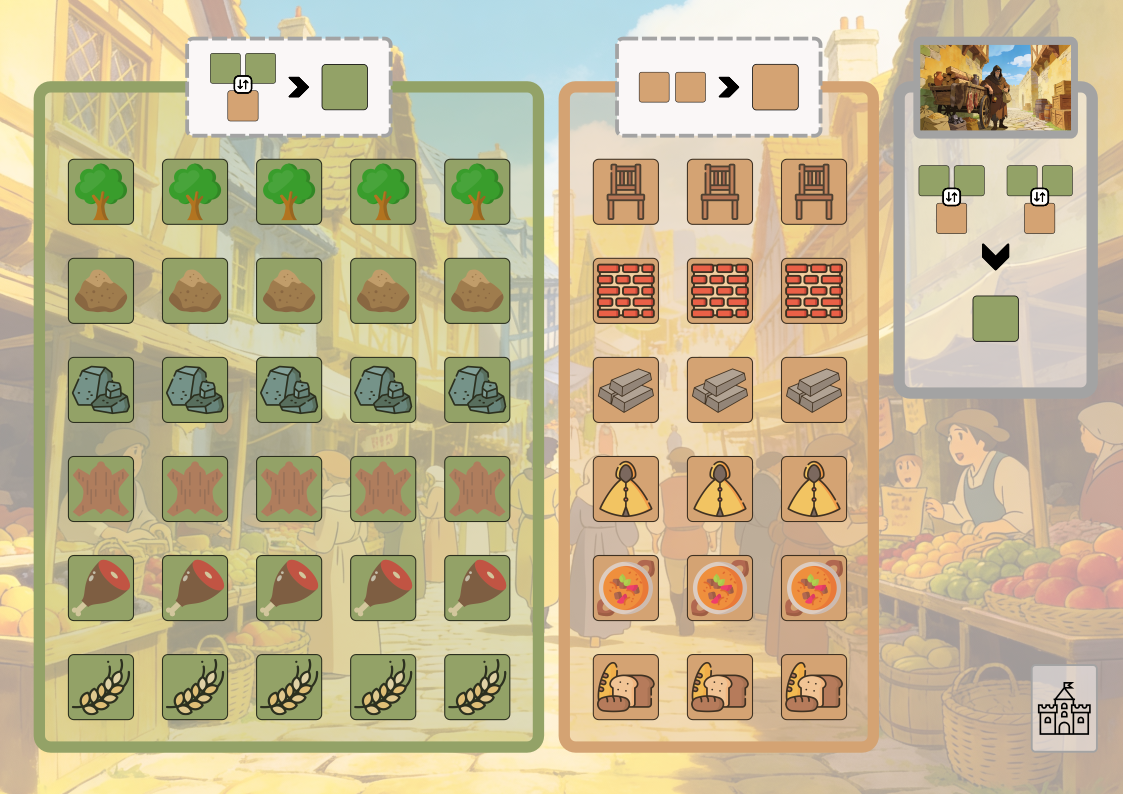1123x794 pixels.
Task: Open the castle icon button
Action: pos(1064,708)
